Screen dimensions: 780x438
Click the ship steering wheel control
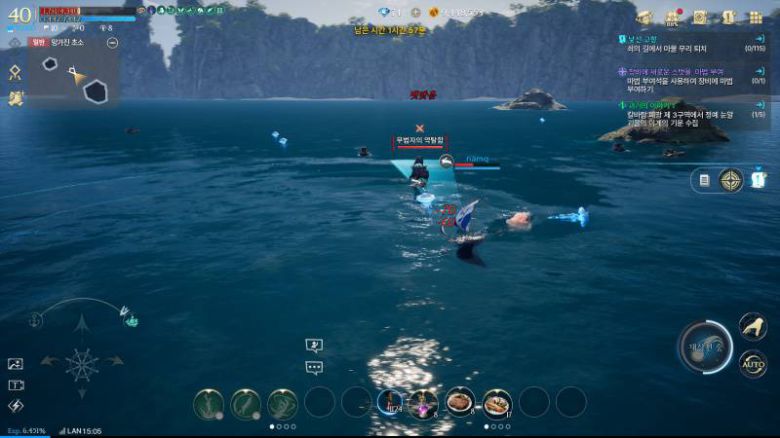[81, 364]
